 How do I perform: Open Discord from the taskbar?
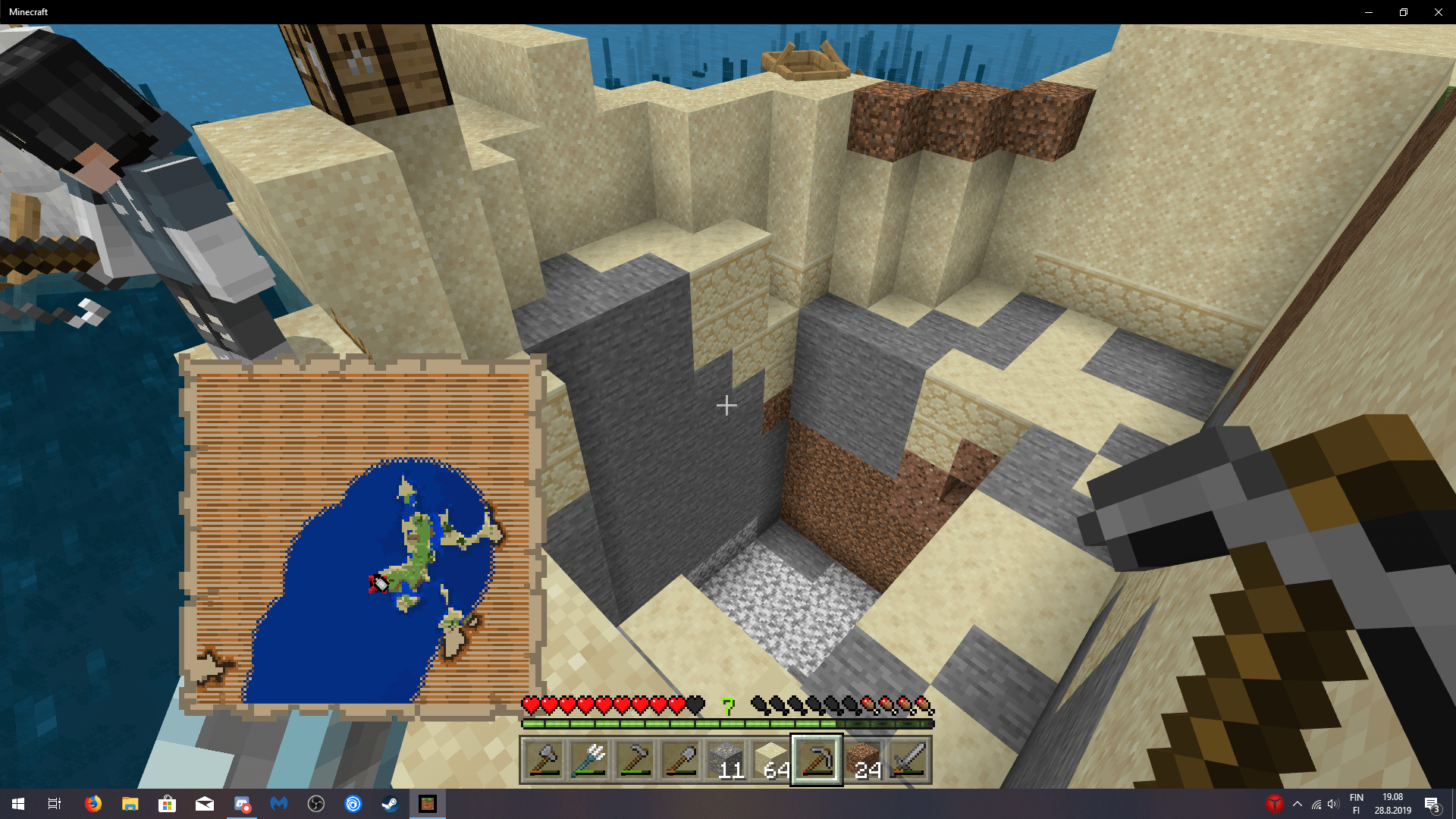point(241,804)
